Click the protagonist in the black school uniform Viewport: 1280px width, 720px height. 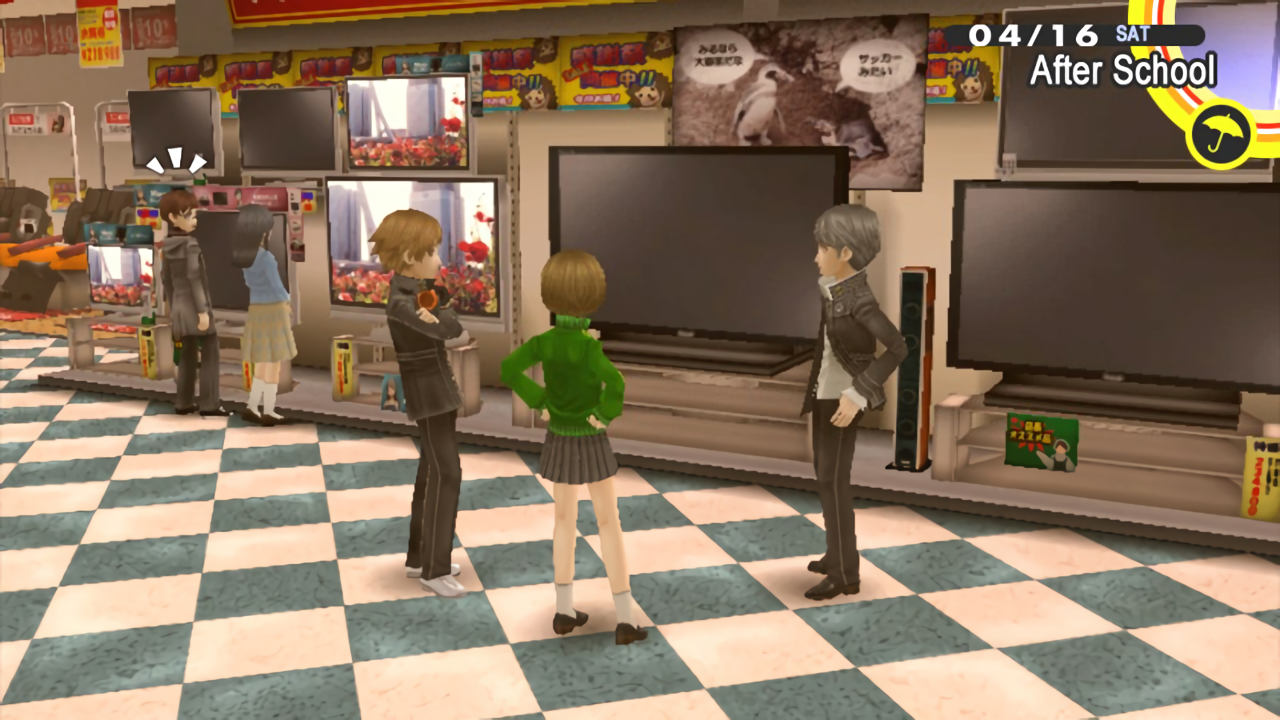(840, 380)
